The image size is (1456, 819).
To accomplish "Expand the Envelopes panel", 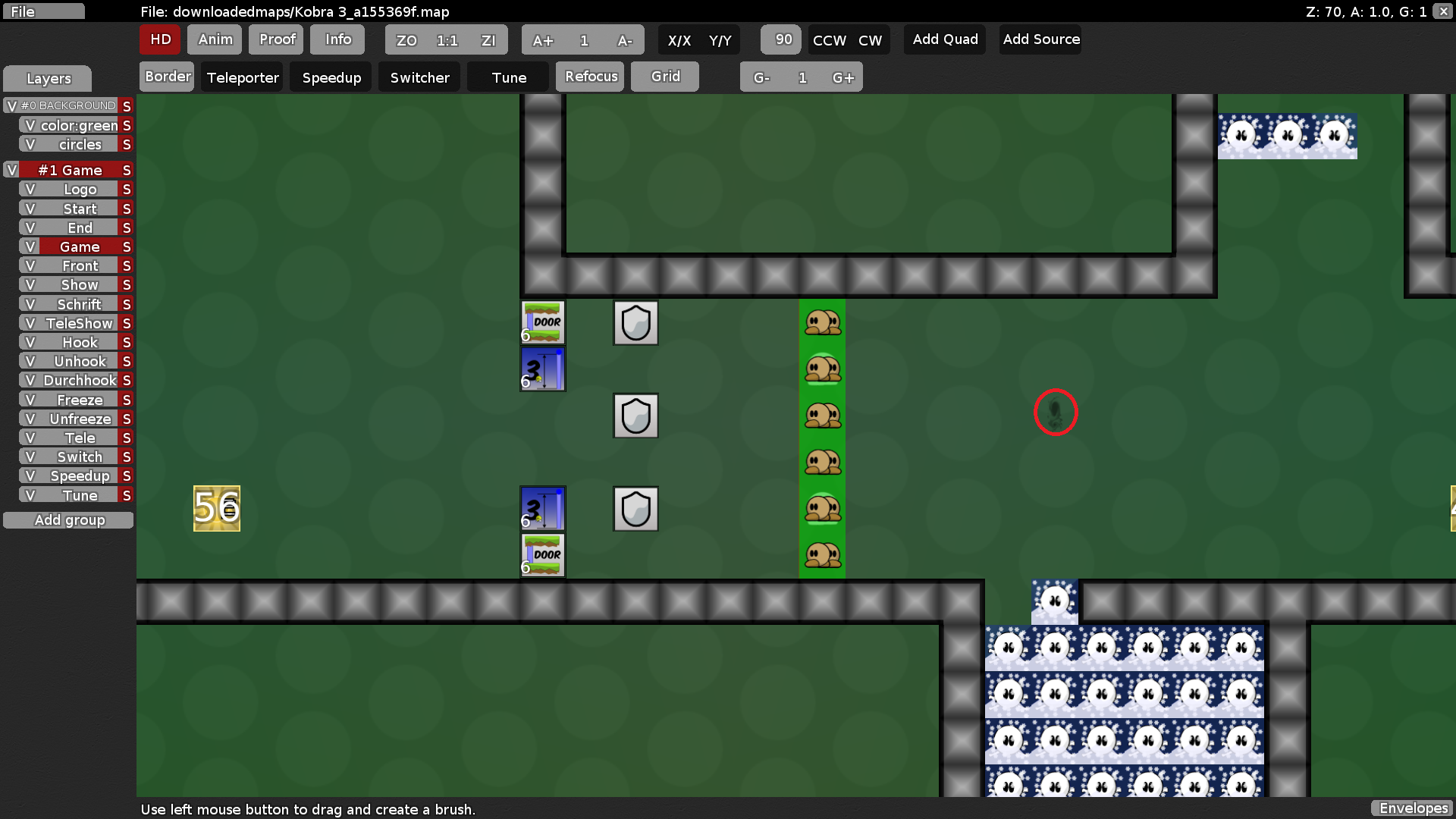I will click(x=1412, y=808).
